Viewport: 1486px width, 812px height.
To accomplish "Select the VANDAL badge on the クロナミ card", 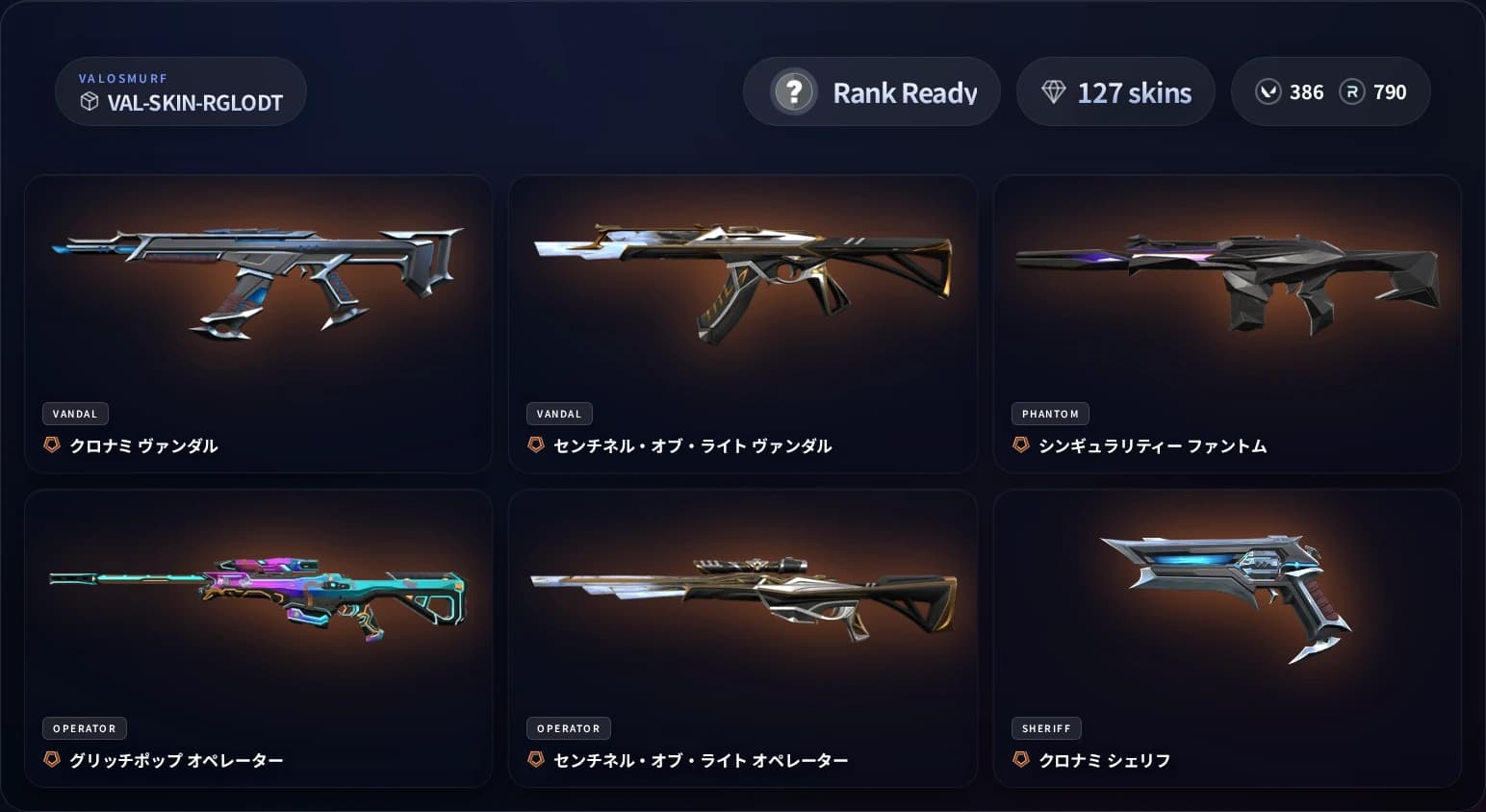I will click(75, 413).
